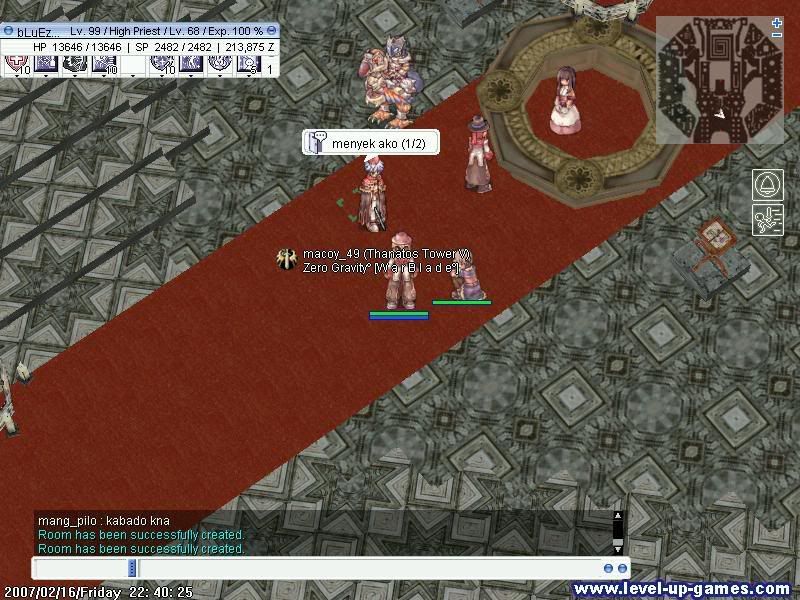Click the round button left of bLuEz name
800x600 pixels.
[x=8, y=31]
